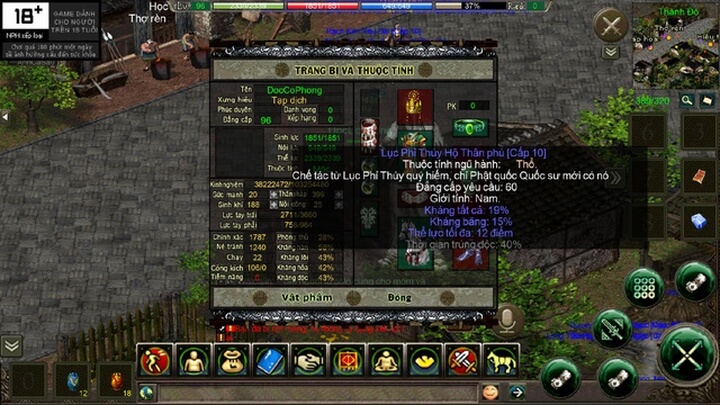Open the blue book skills icon
The image size is (720, 405).
pos(271,360)
